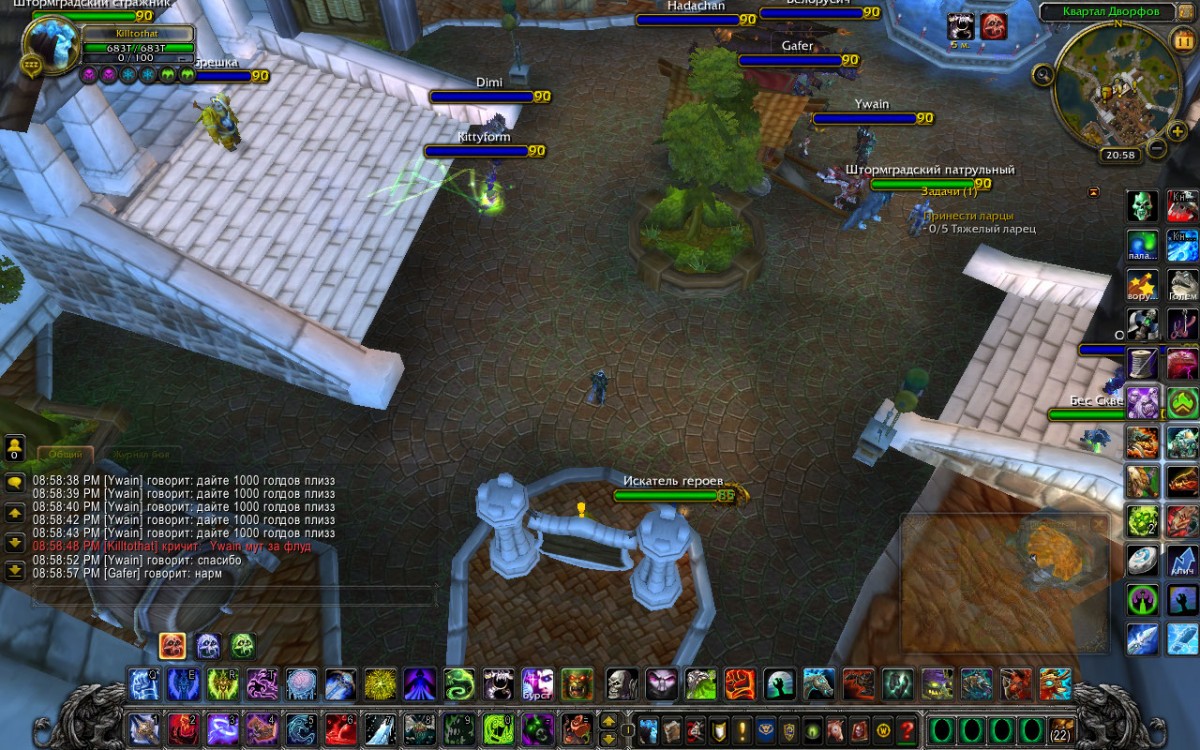Open the social friends button above chat

pos(15,447)
